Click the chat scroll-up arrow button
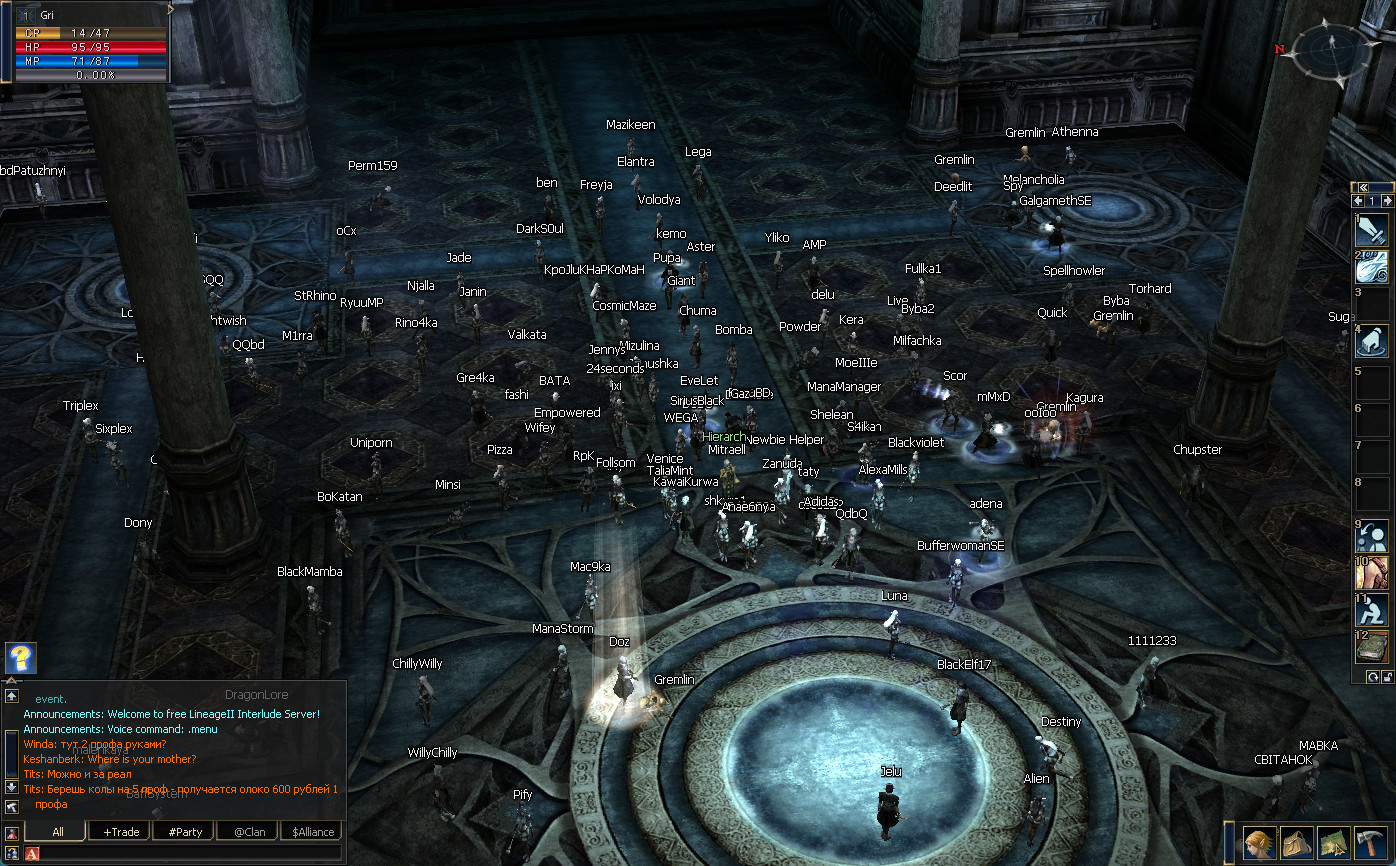This screenshot has width=1396, height=866. 12,696
